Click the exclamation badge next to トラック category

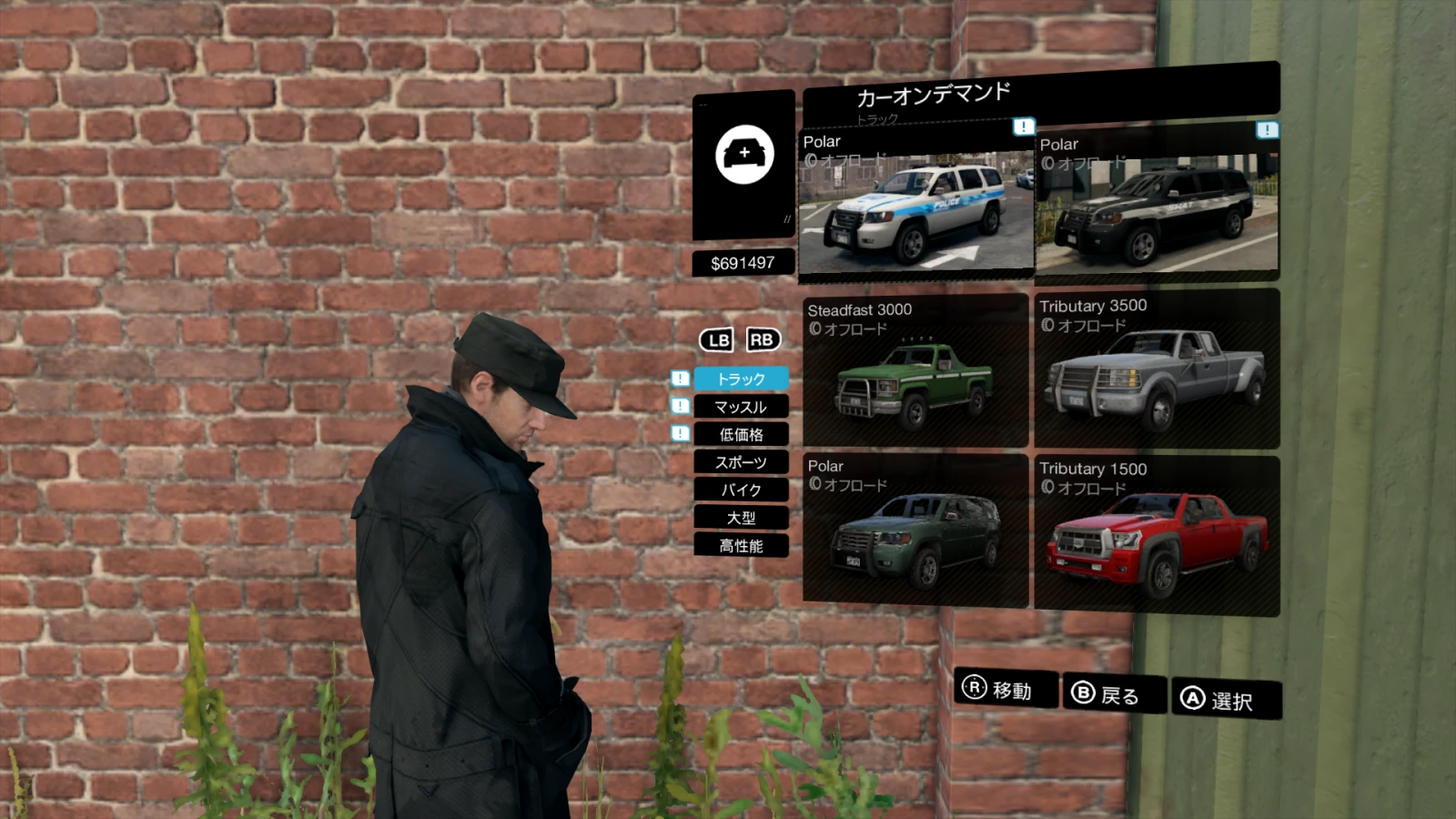click(x=678, y=379)
